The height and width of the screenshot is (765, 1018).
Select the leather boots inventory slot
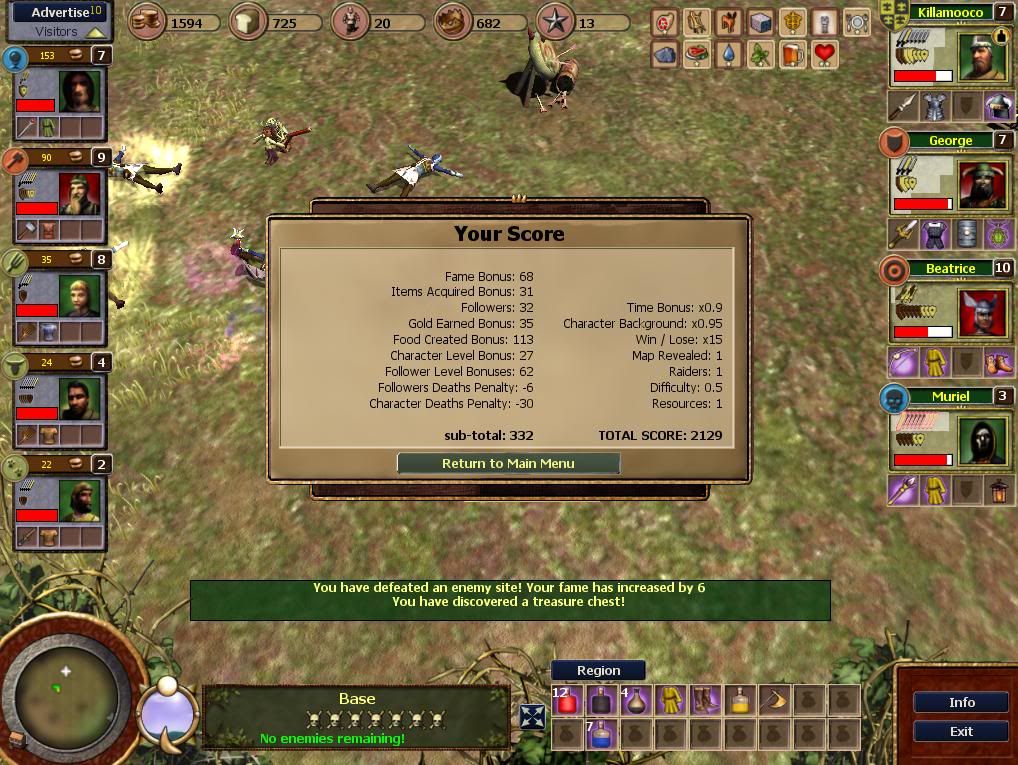[x=706, y=701]
